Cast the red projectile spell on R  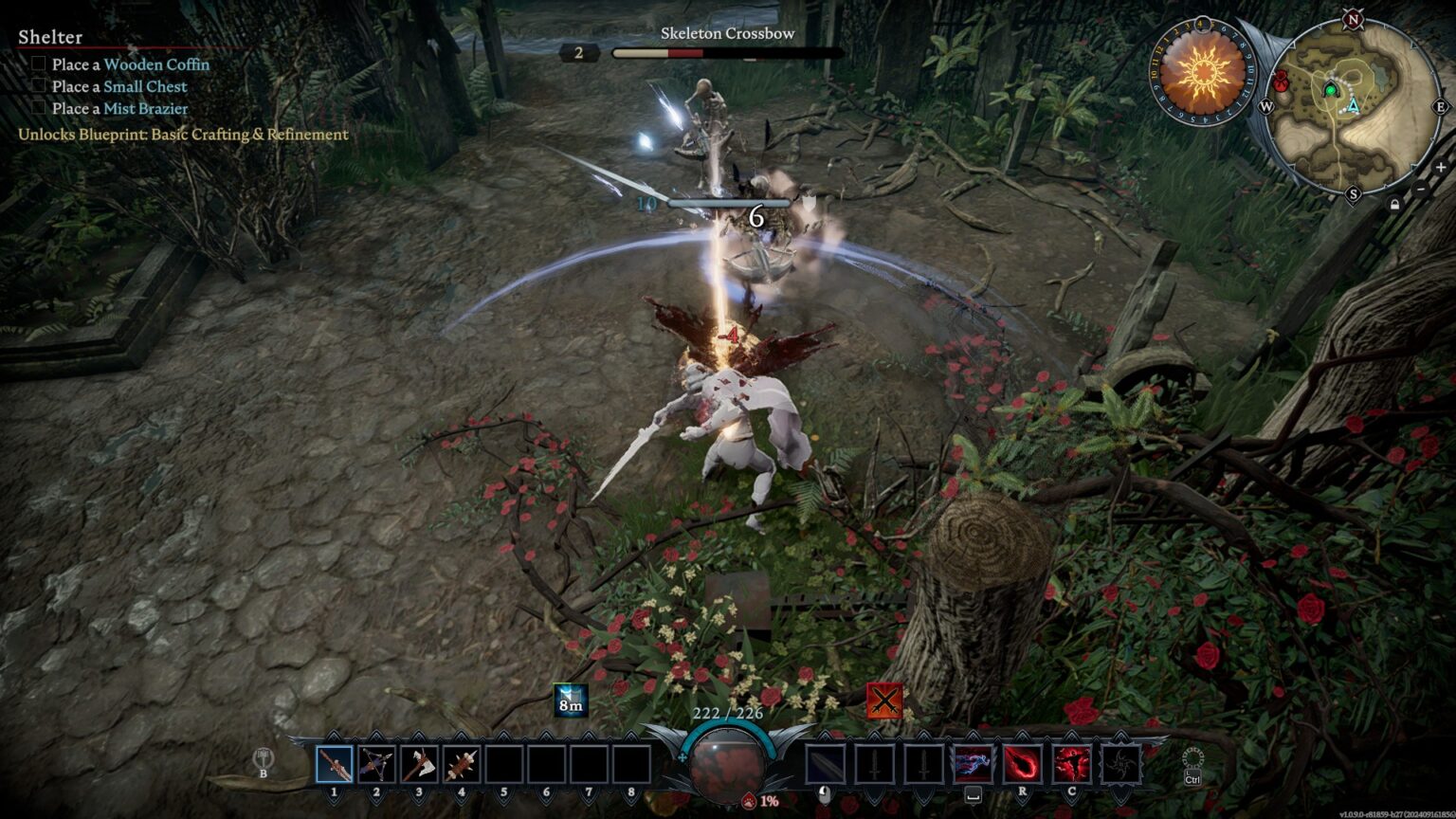(1022, 764)
